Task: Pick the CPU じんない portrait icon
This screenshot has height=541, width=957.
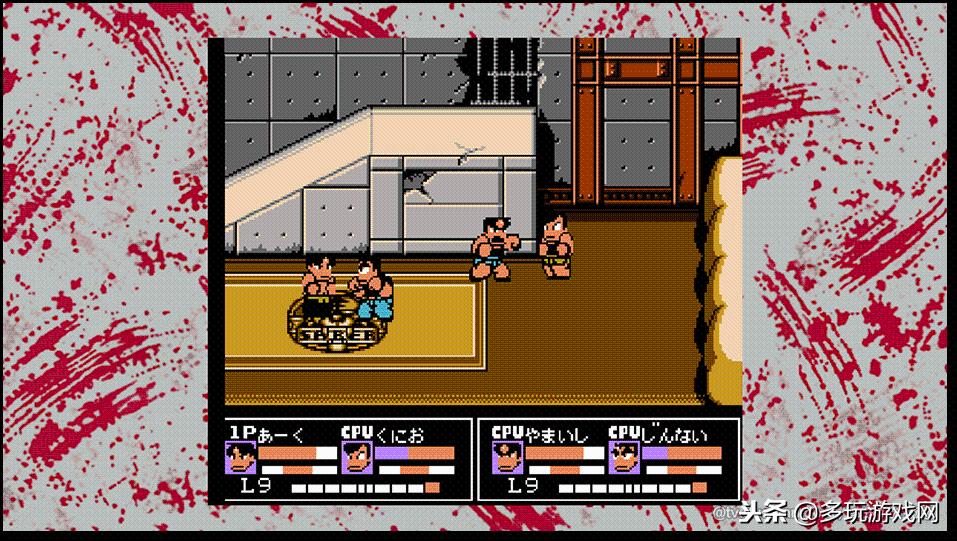Action: (624, 458)
